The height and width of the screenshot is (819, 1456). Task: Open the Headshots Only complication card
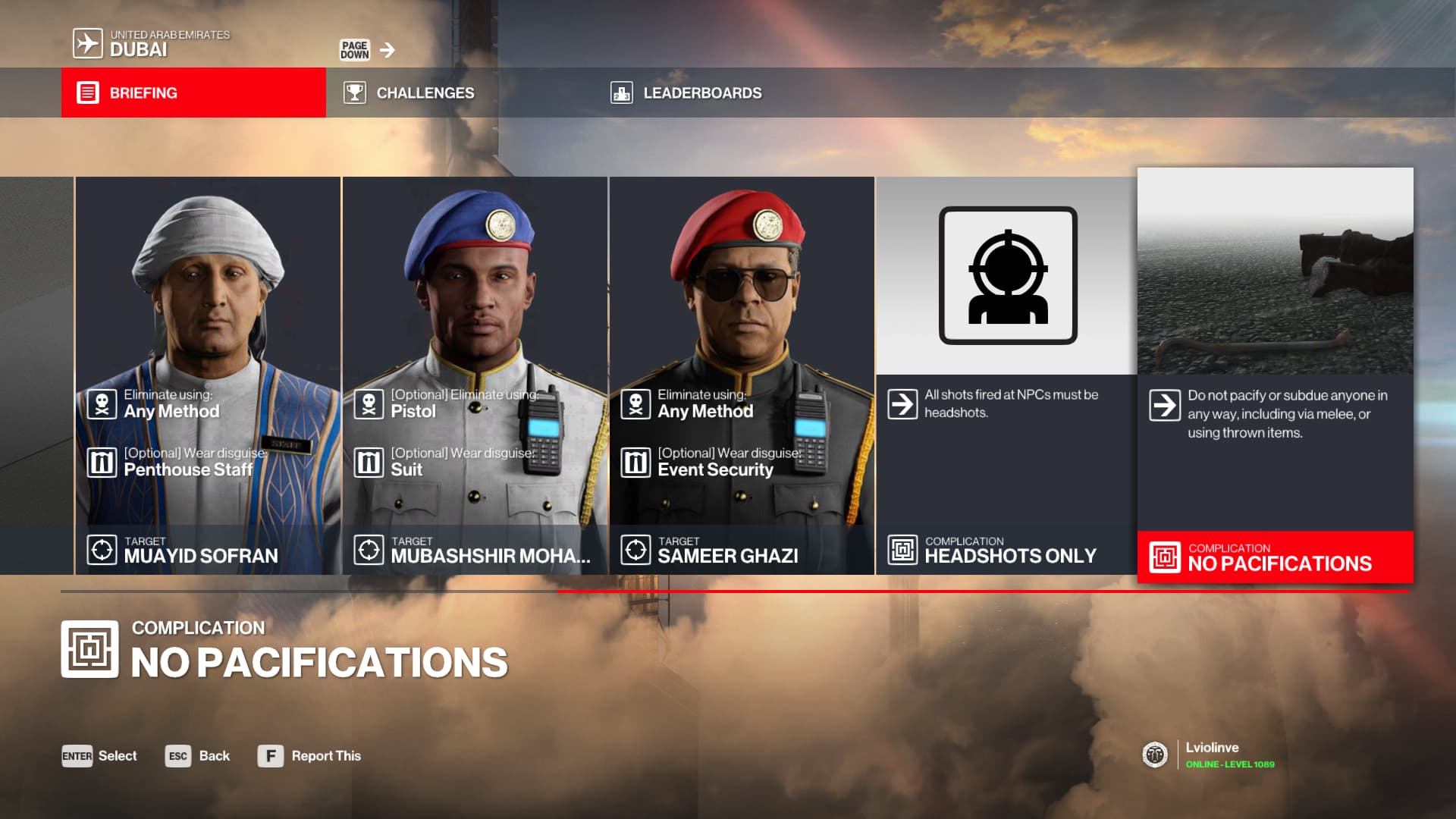point(1007,375)
